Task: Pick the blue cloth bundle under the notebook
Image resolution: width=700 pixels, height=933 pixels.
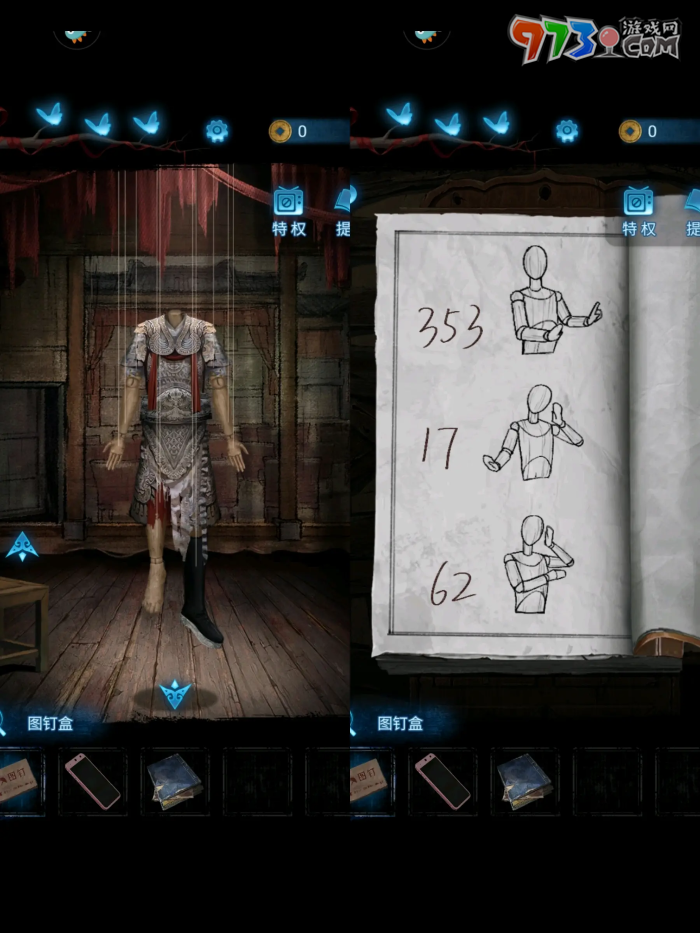Action: click(x=525, y=781)
